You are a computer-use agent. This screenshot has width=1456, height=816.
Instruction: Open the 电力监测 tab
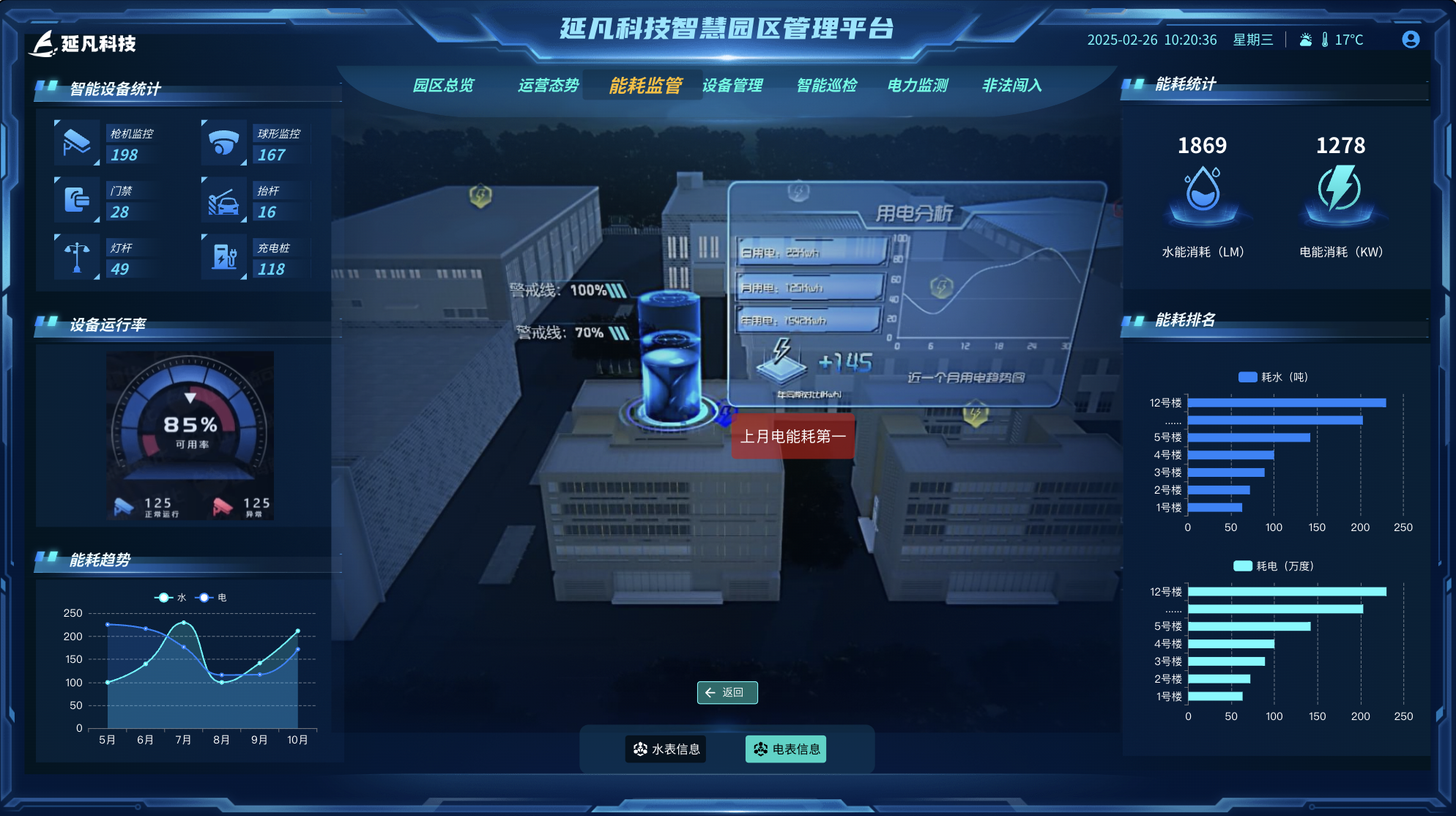(918, 85)
